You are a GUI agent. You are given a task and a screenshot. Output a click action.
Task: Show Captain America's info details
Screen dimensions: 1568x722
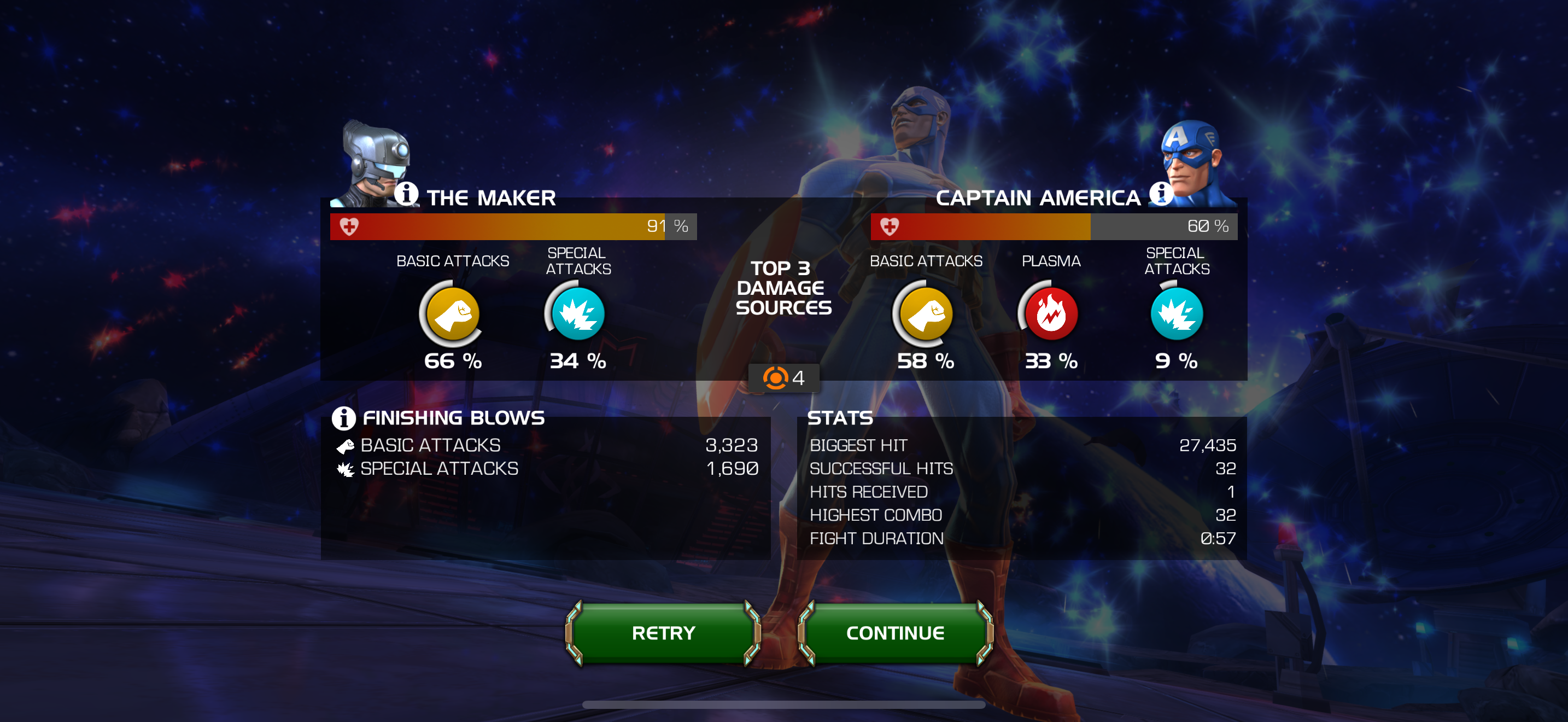[x=1160, y=194]
